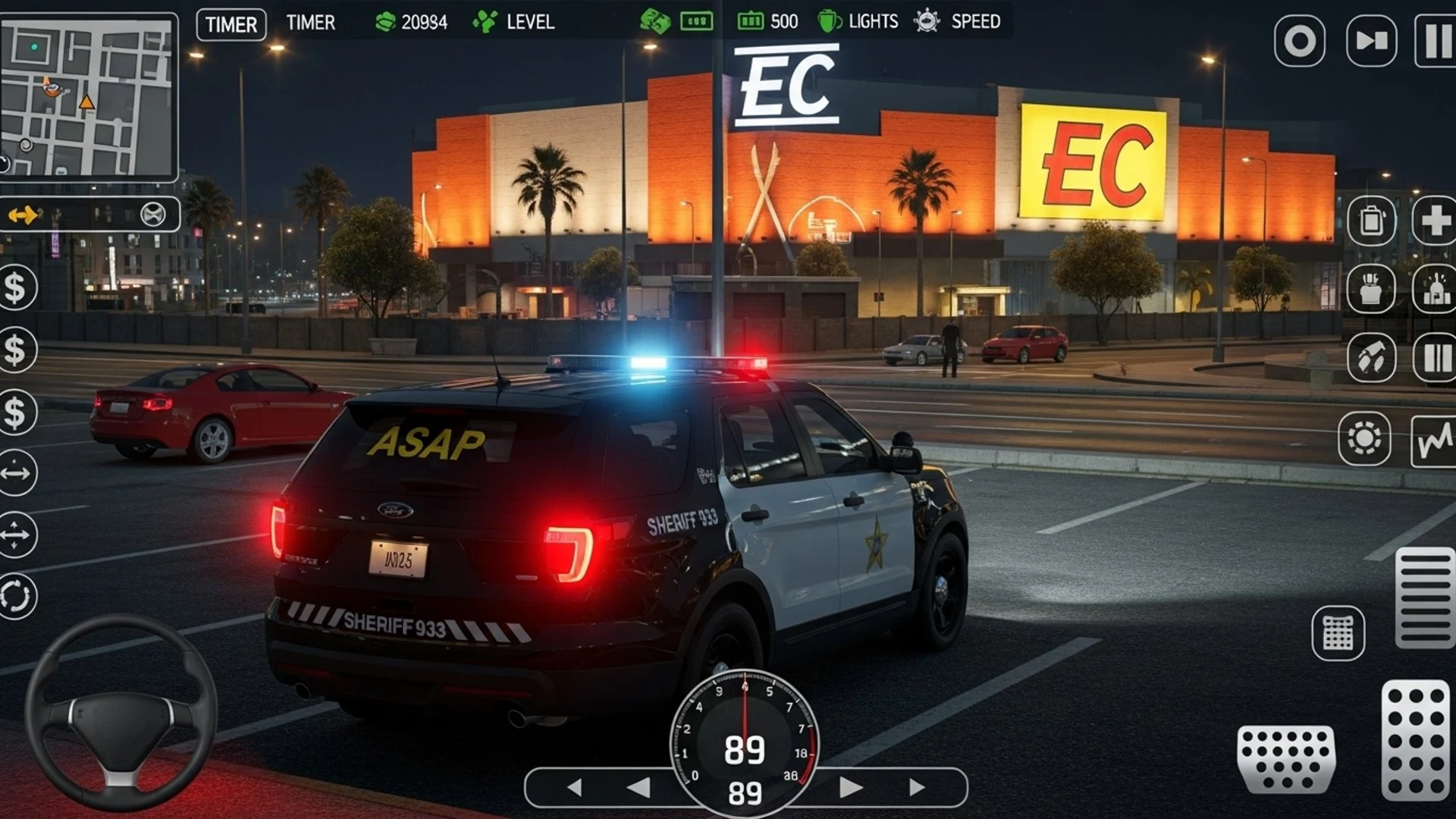This screenshot has height=819, width=1456.
Task: Click the gear settings icon
Action: coord(1364,438)
